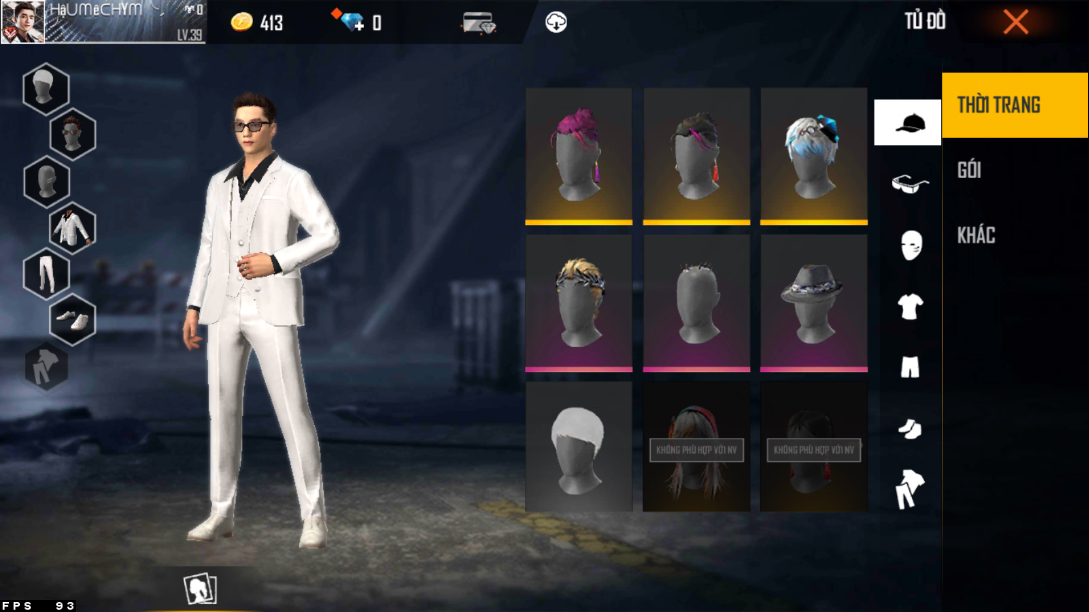Browse the t-shirt tops category

point(909,306)
